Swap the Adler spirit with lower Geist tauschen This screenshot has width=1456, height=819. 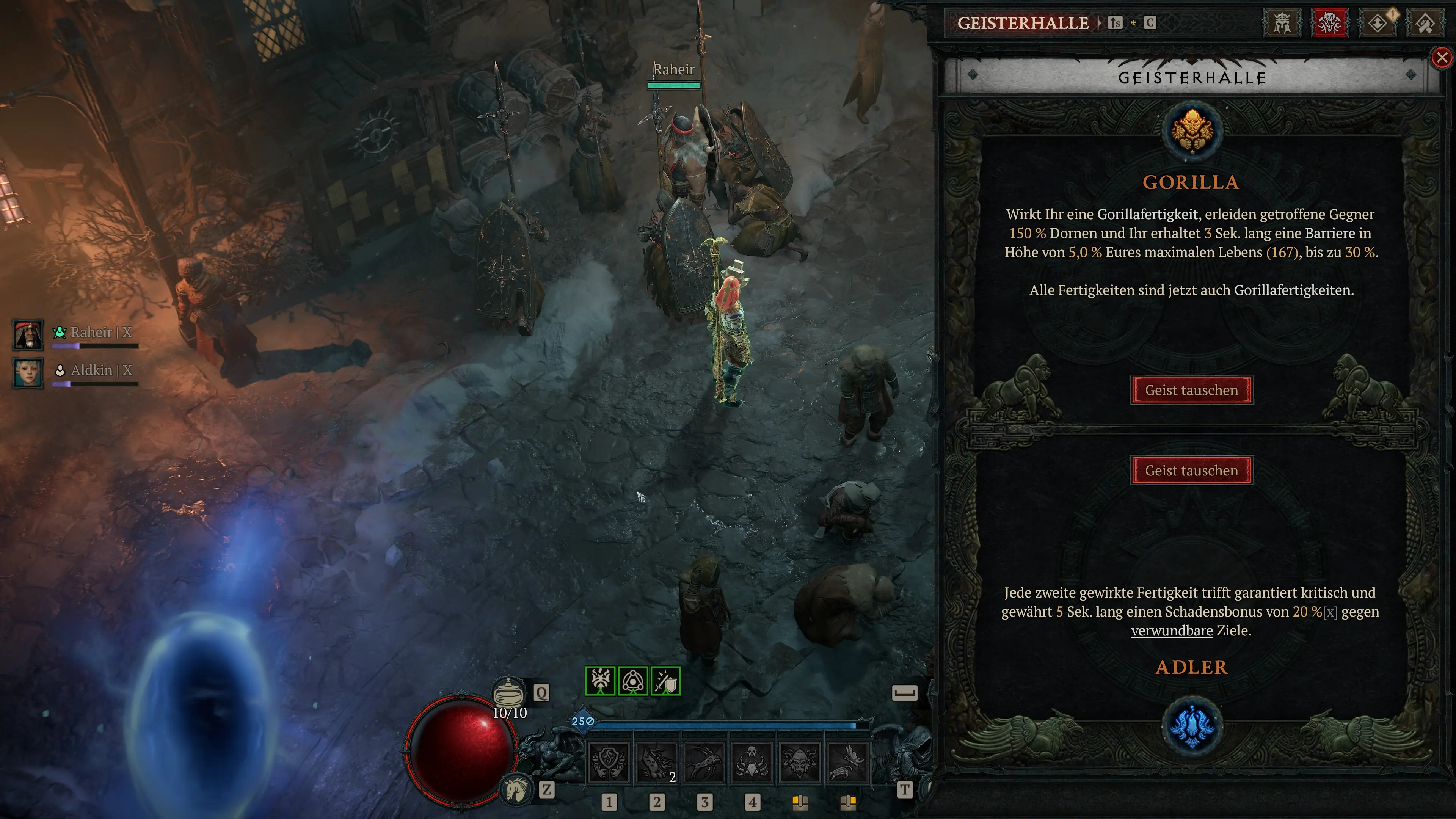tap(1191, 470)
